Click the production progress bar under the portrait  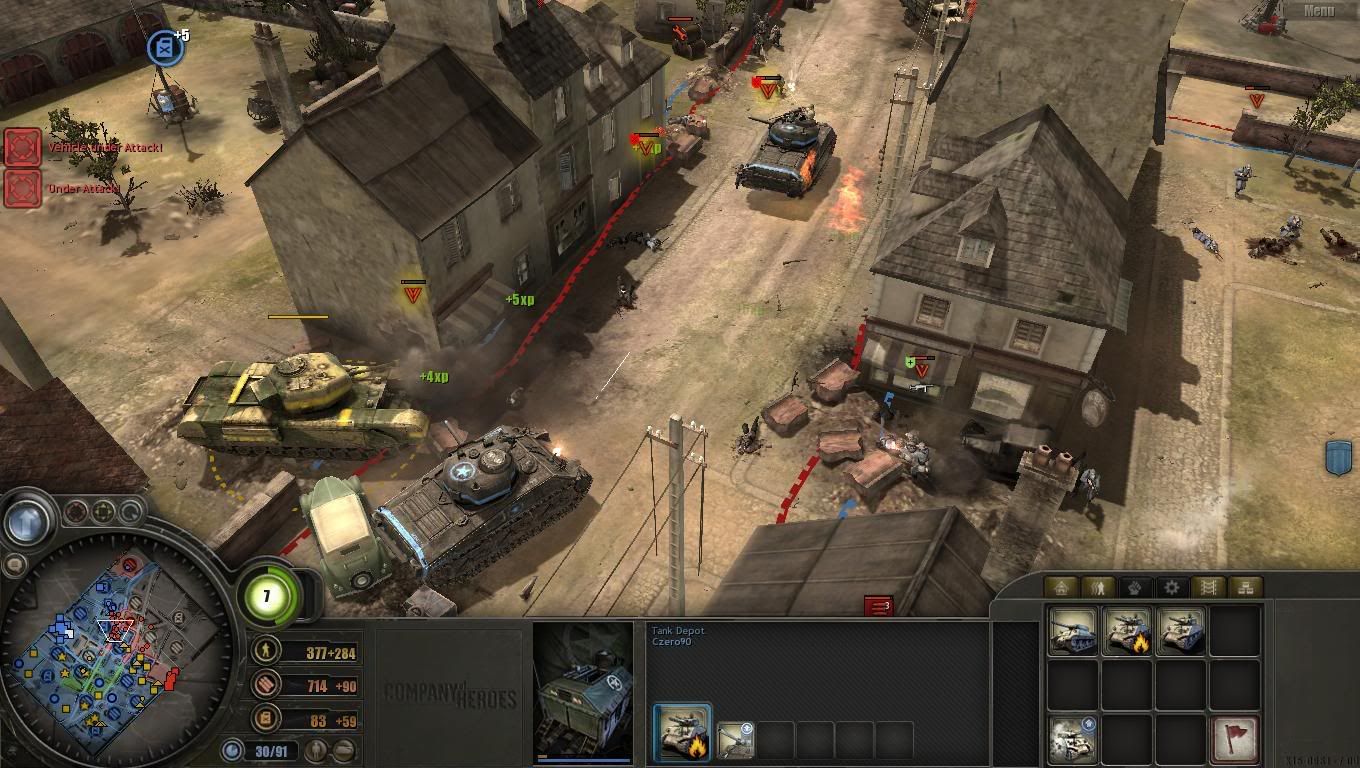[x=583, y=760]
